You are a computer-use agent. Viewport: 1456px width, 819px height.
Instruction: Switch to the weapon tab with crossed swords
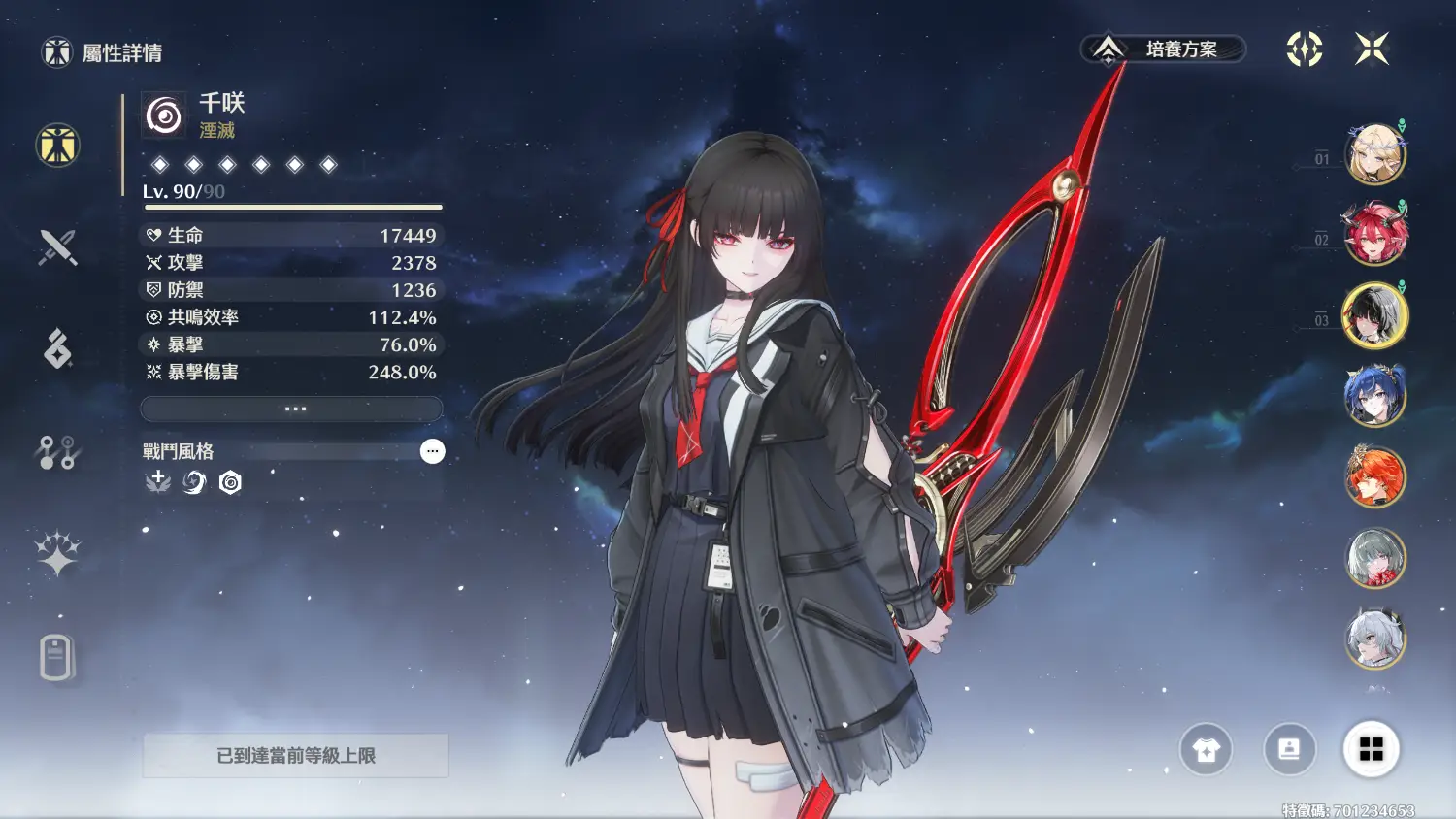pos(57,247)
